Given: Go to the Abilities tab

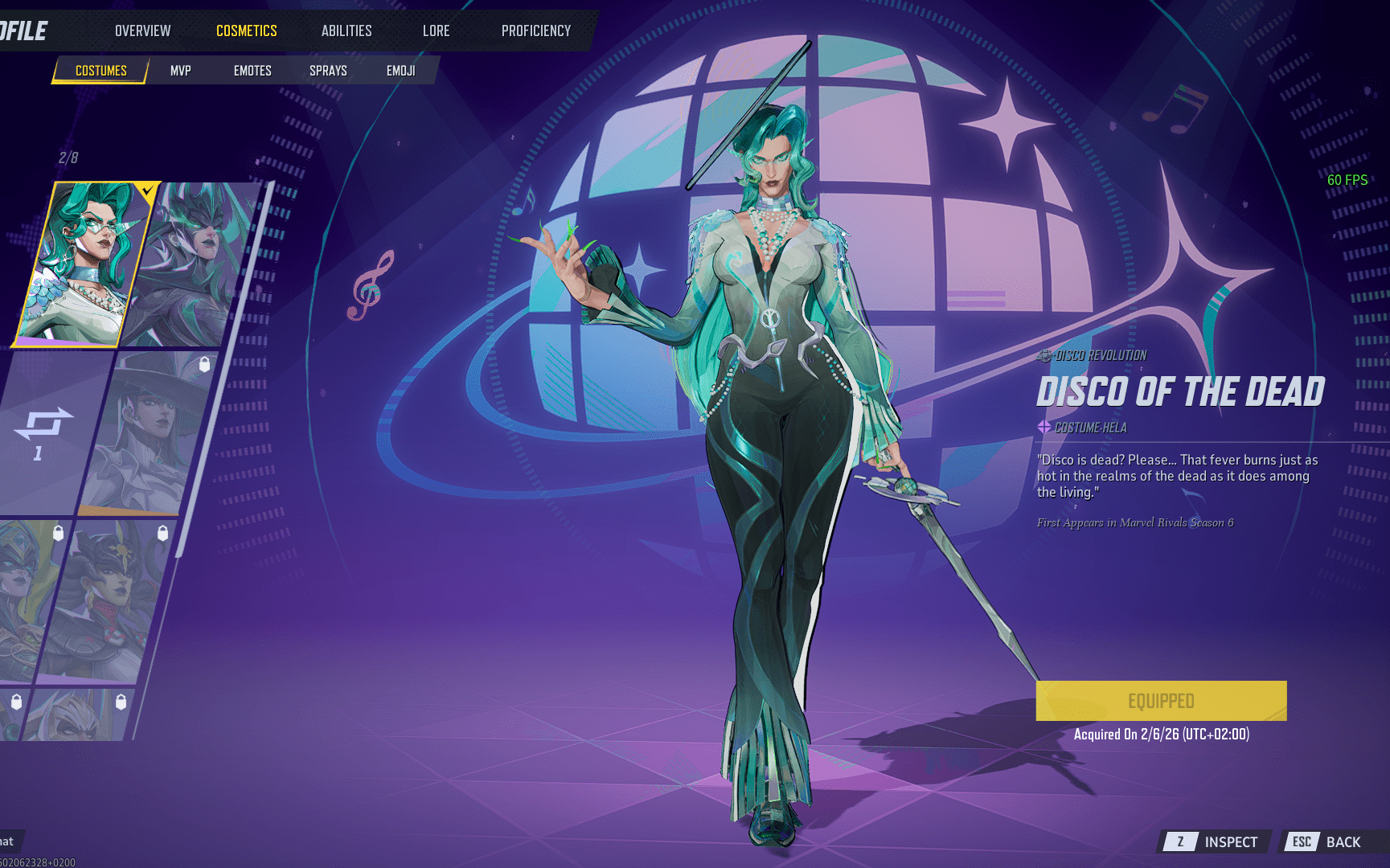Looking at the screenshot, I should click(x=346, y=31).
